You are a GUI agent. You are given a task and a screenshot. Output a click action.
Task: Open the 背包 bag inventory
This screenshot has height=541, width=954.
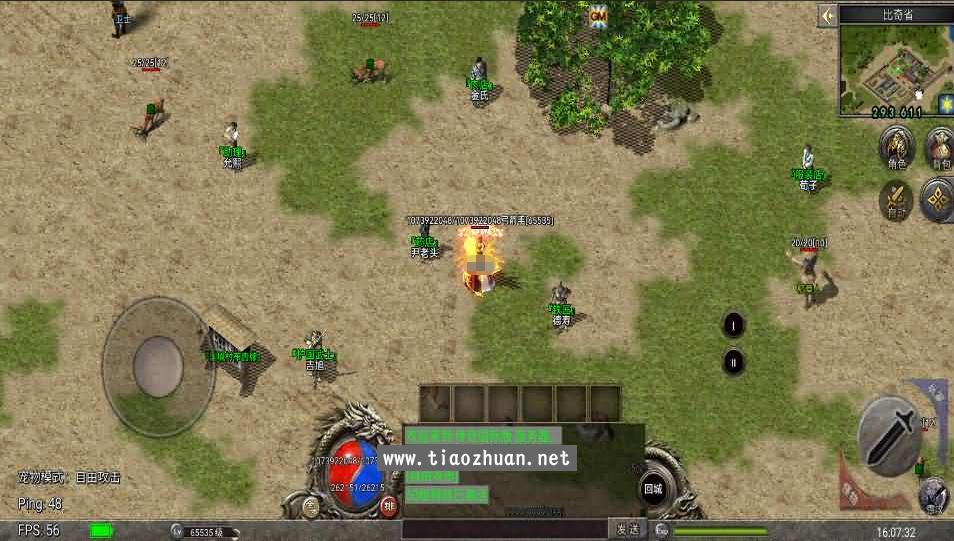(939, 148)
